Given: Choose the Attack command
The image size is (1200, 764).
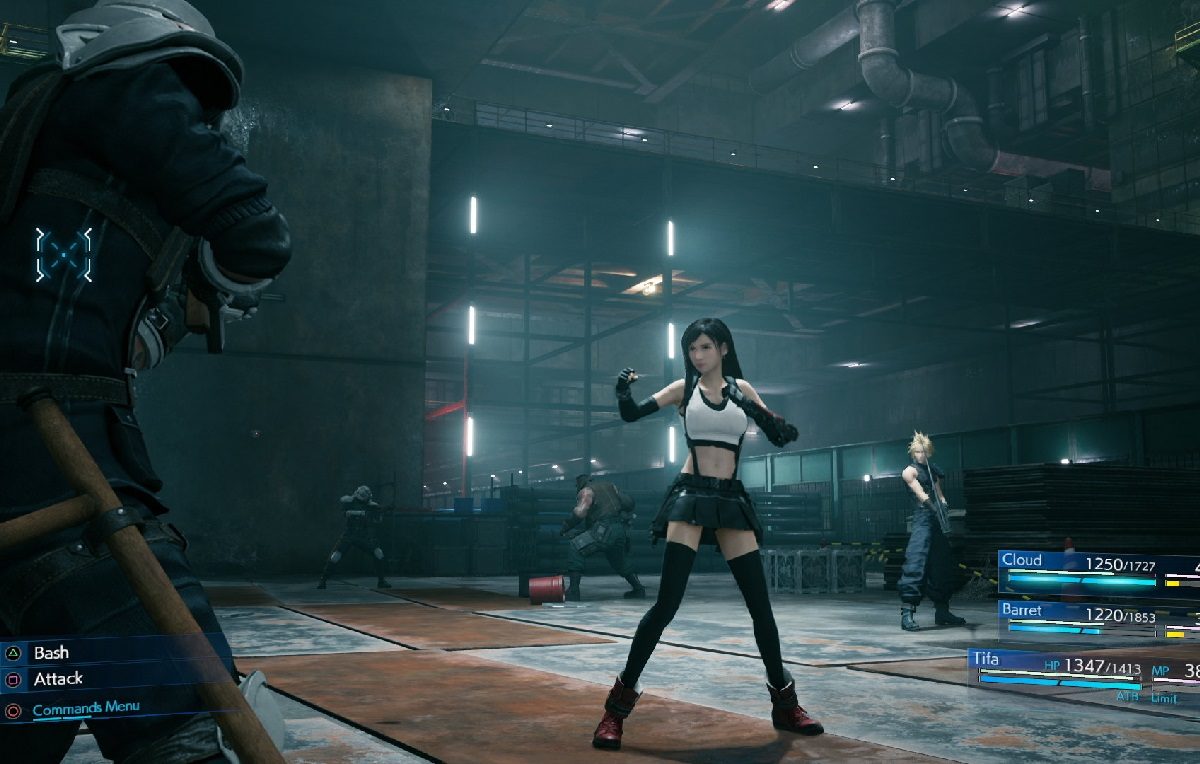Looking at the screenshot, I should tap(58, 679).
